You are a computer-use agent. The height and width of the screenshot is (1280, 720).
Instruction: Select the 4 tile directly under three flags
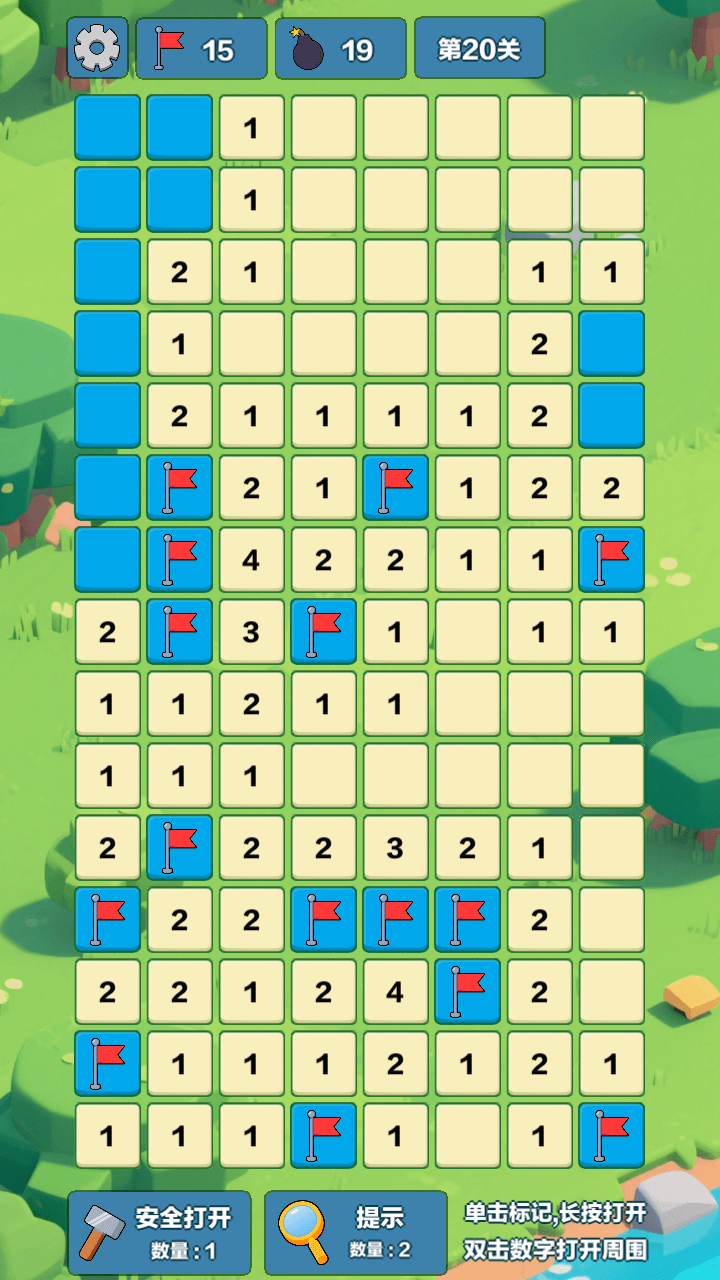[395, 992]
